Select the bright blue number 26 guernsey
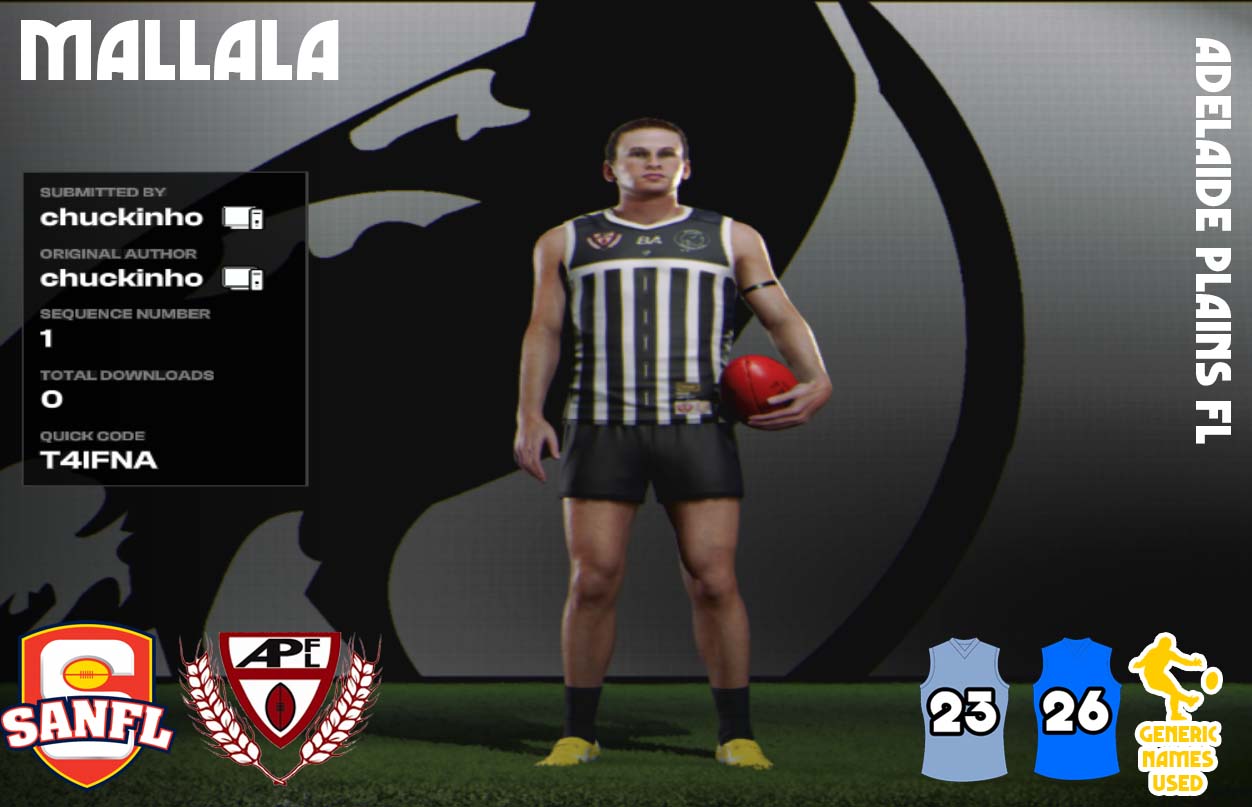 point(1076,710)
